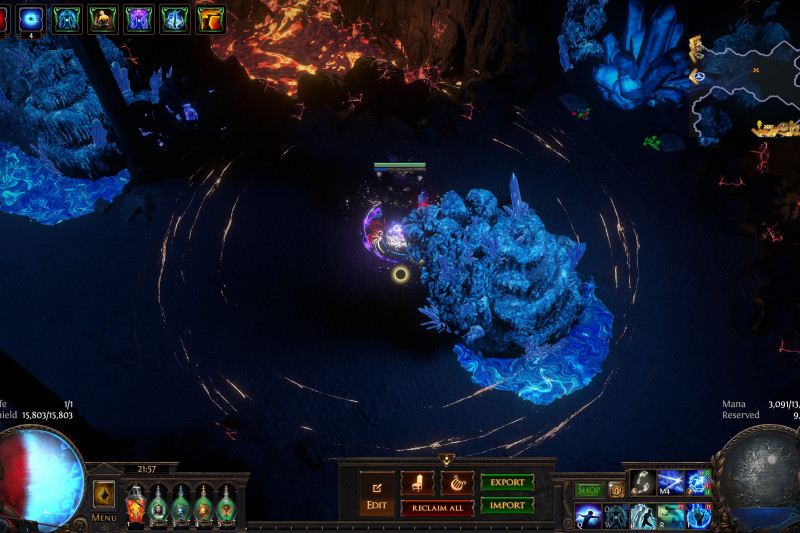Activate the skill bound to W
Screen dimensions: 800x533
616,516
